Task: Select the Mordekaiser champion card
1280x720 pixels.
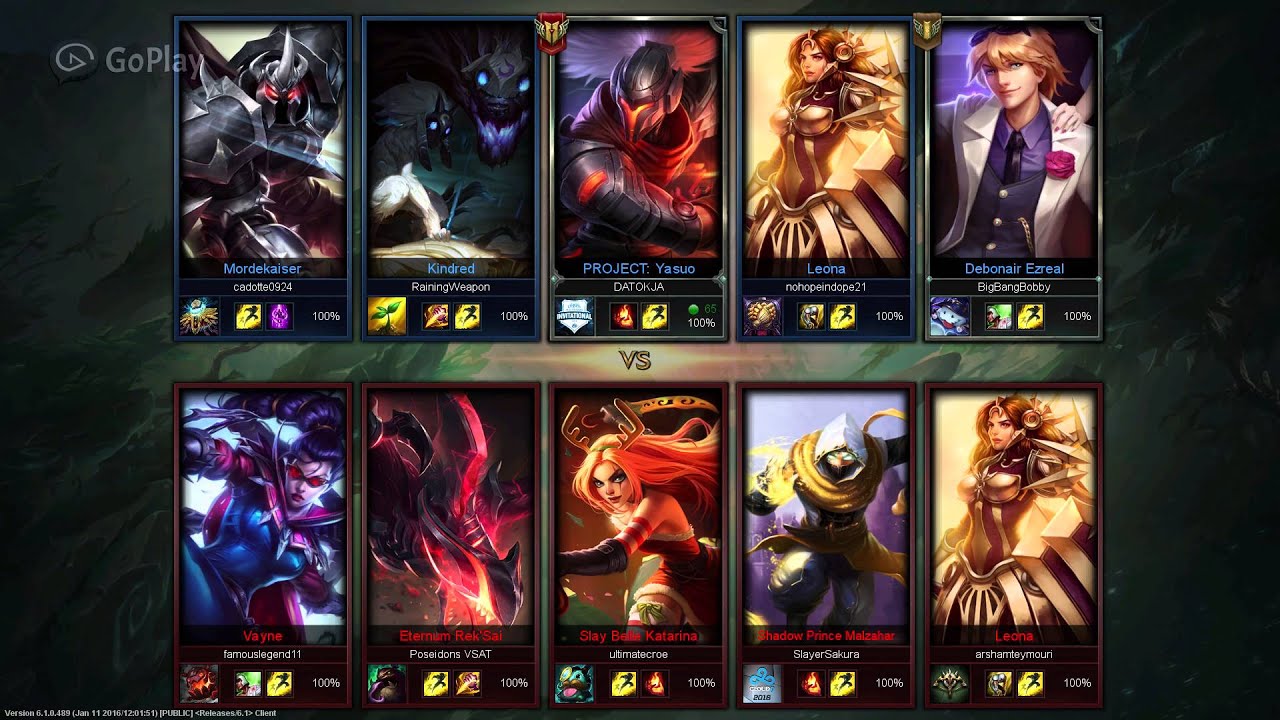Action: click(x=263, y=150)
